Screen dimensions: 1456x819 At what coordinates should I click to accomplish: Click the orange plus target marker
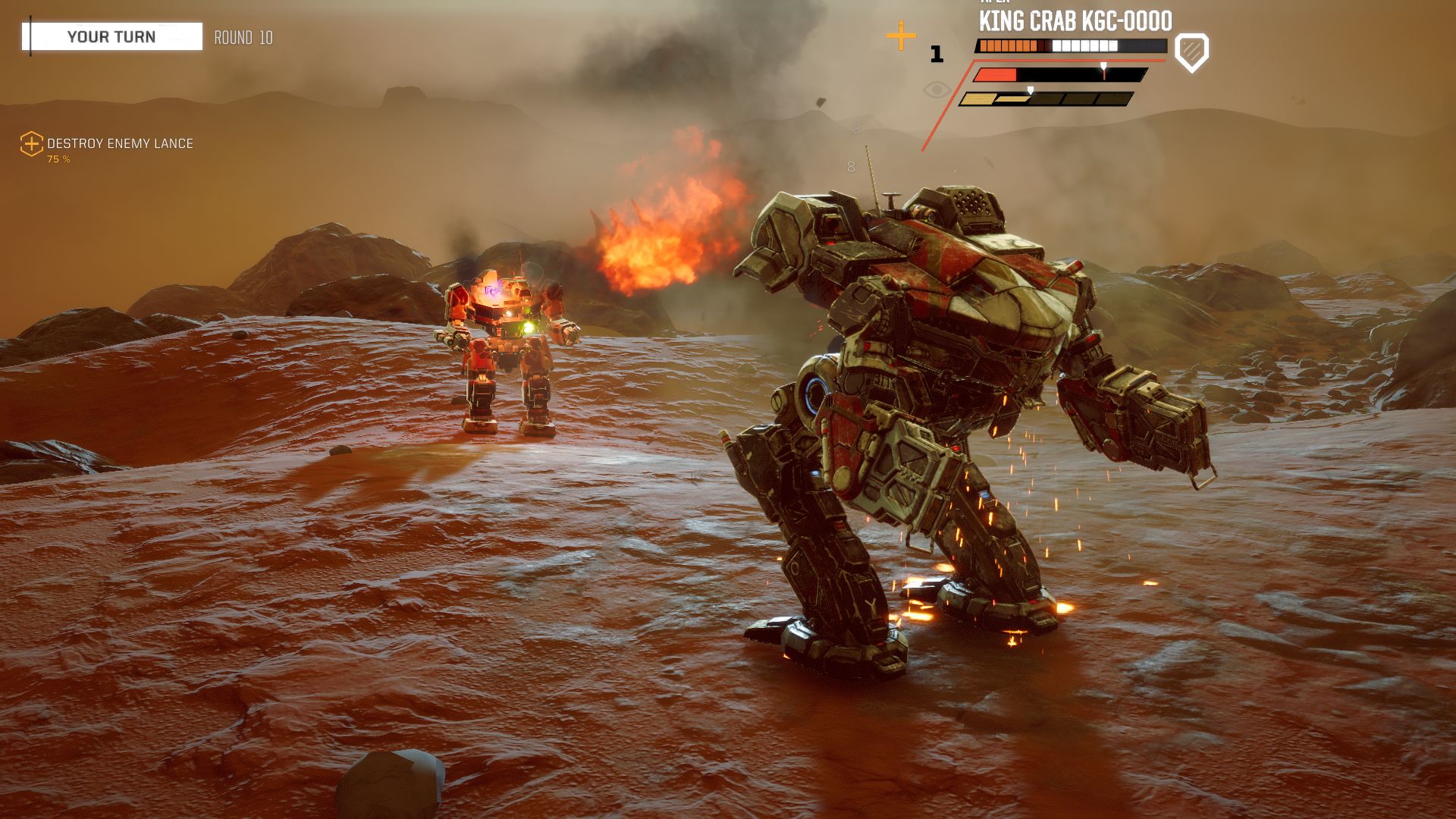pyautogui.click(x=901, y=36)
